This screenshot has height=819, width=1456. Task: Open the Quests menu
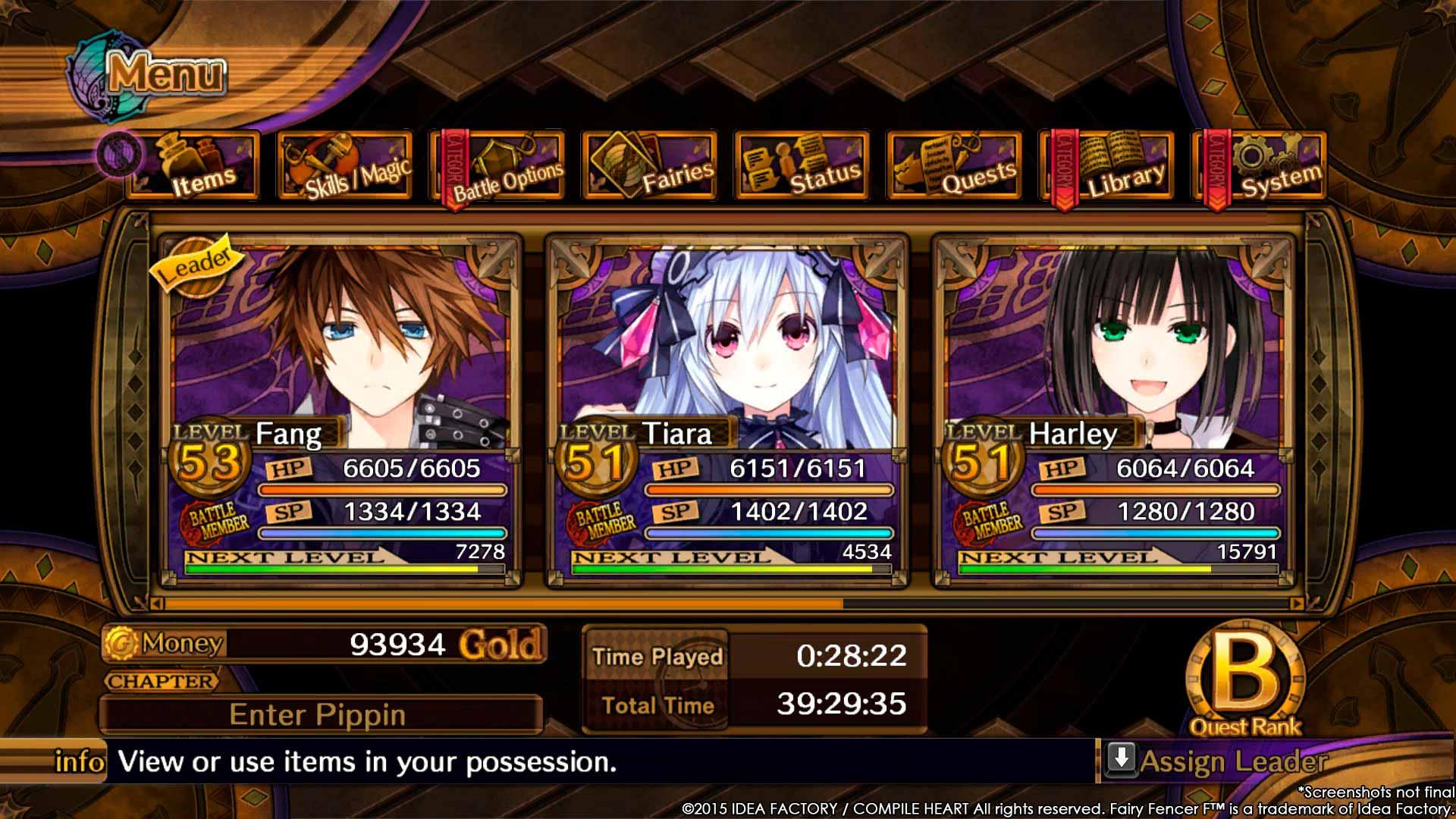(955, 167)
